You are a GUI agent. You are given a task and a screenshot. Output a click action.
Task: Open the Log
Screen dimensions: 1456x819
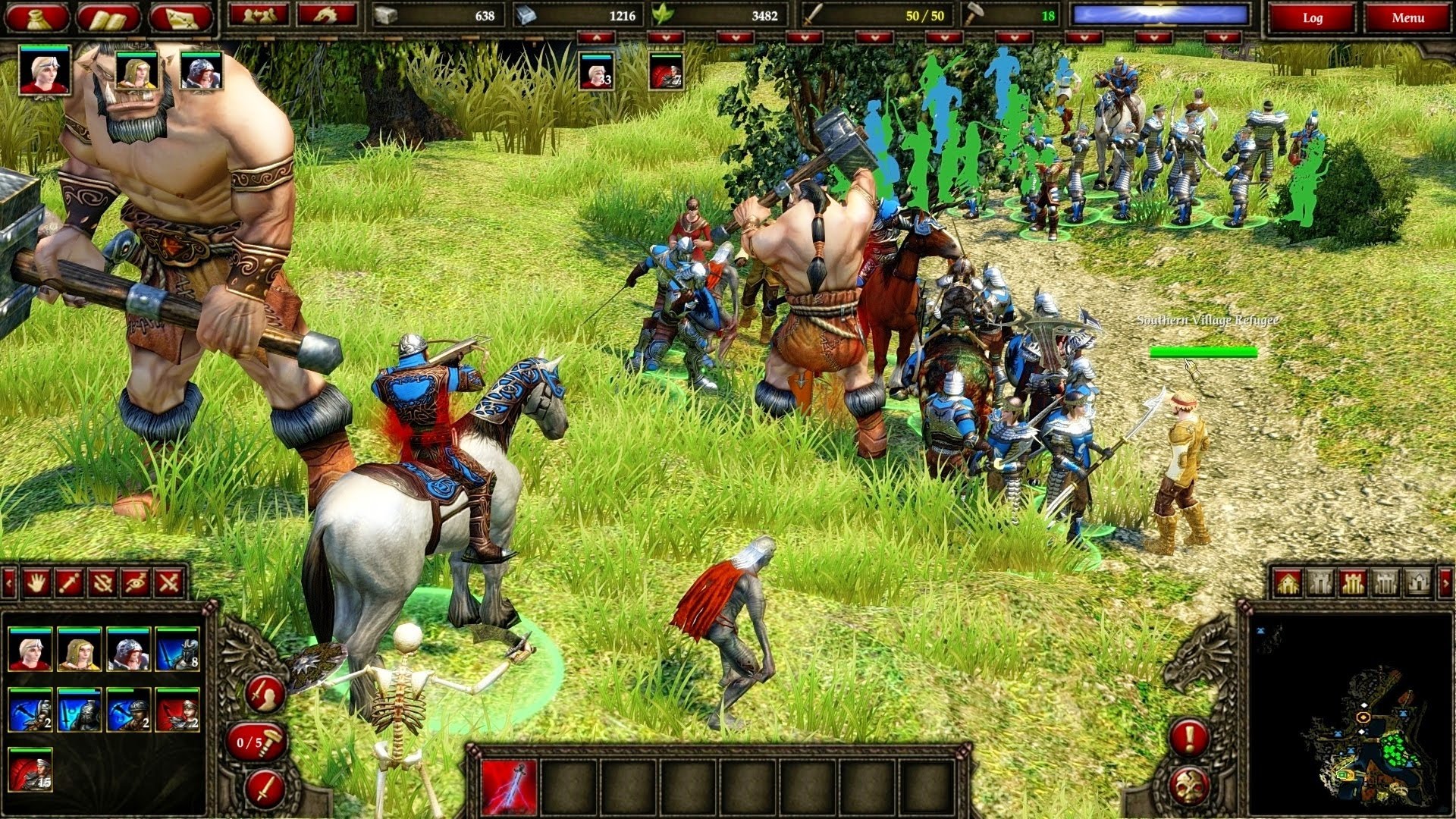pos(1314,16)
